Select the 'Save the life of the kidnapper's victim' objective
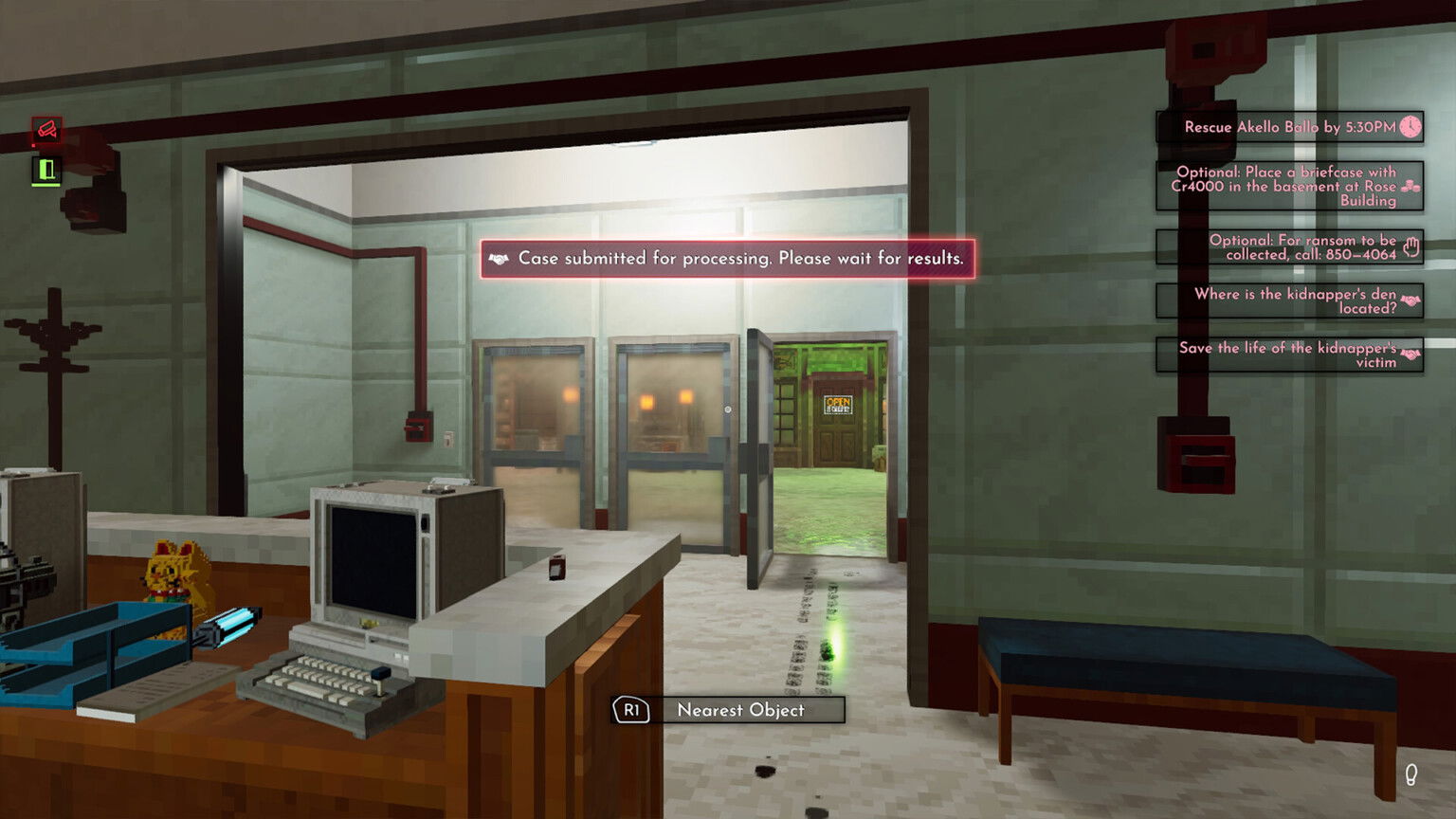Viewport: 1456px width, 819px height. coord(1286,355)
